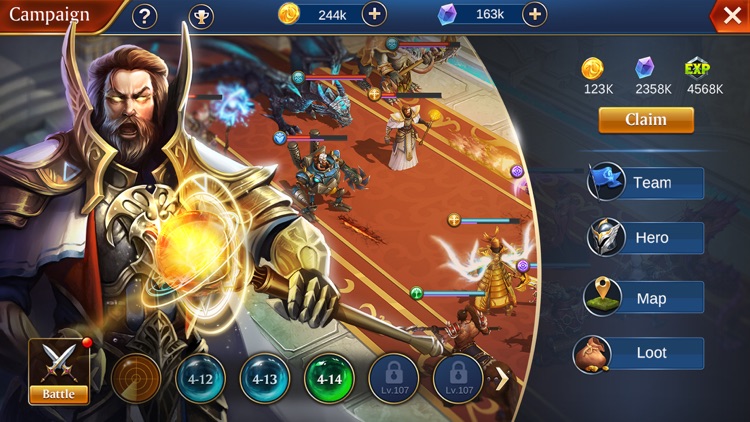The height and width of the screenshot is (422, 750).
Task: Show next stages with the right arrow
Action: click(x=503, y=379)
